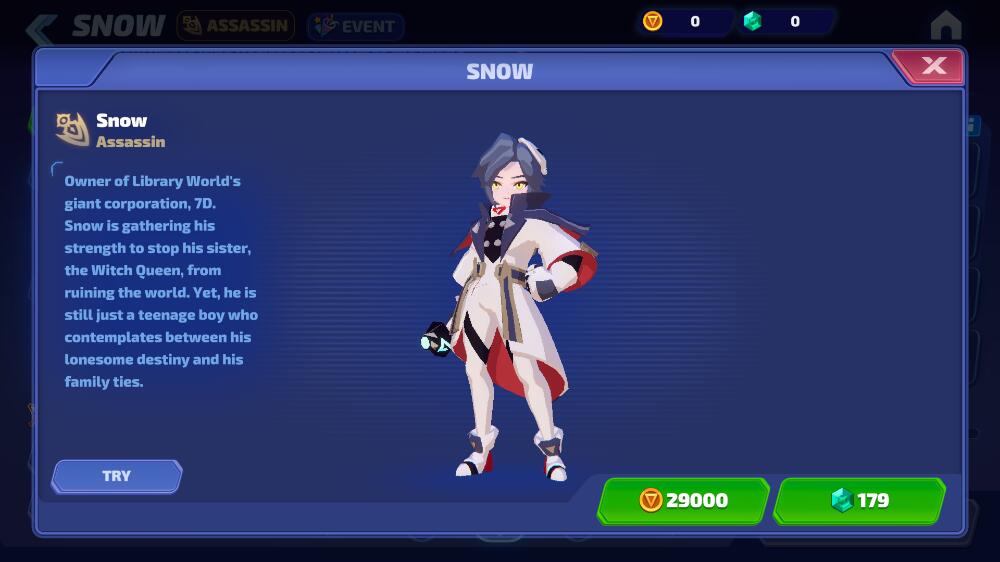
Task: Close the Snow character dialog
Action: [932, 67]
